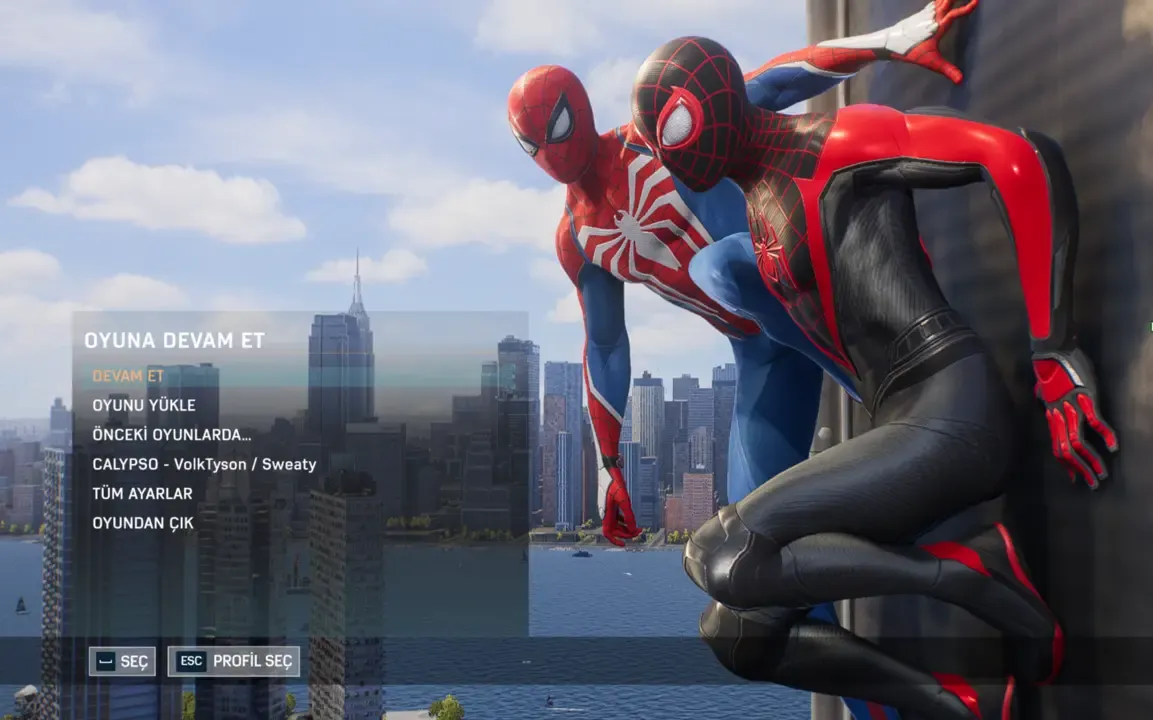Screen dimensions: 1153x720
Task: Open the OYUNU YÜKLE load menu
Action: click(x=144, y=405)
